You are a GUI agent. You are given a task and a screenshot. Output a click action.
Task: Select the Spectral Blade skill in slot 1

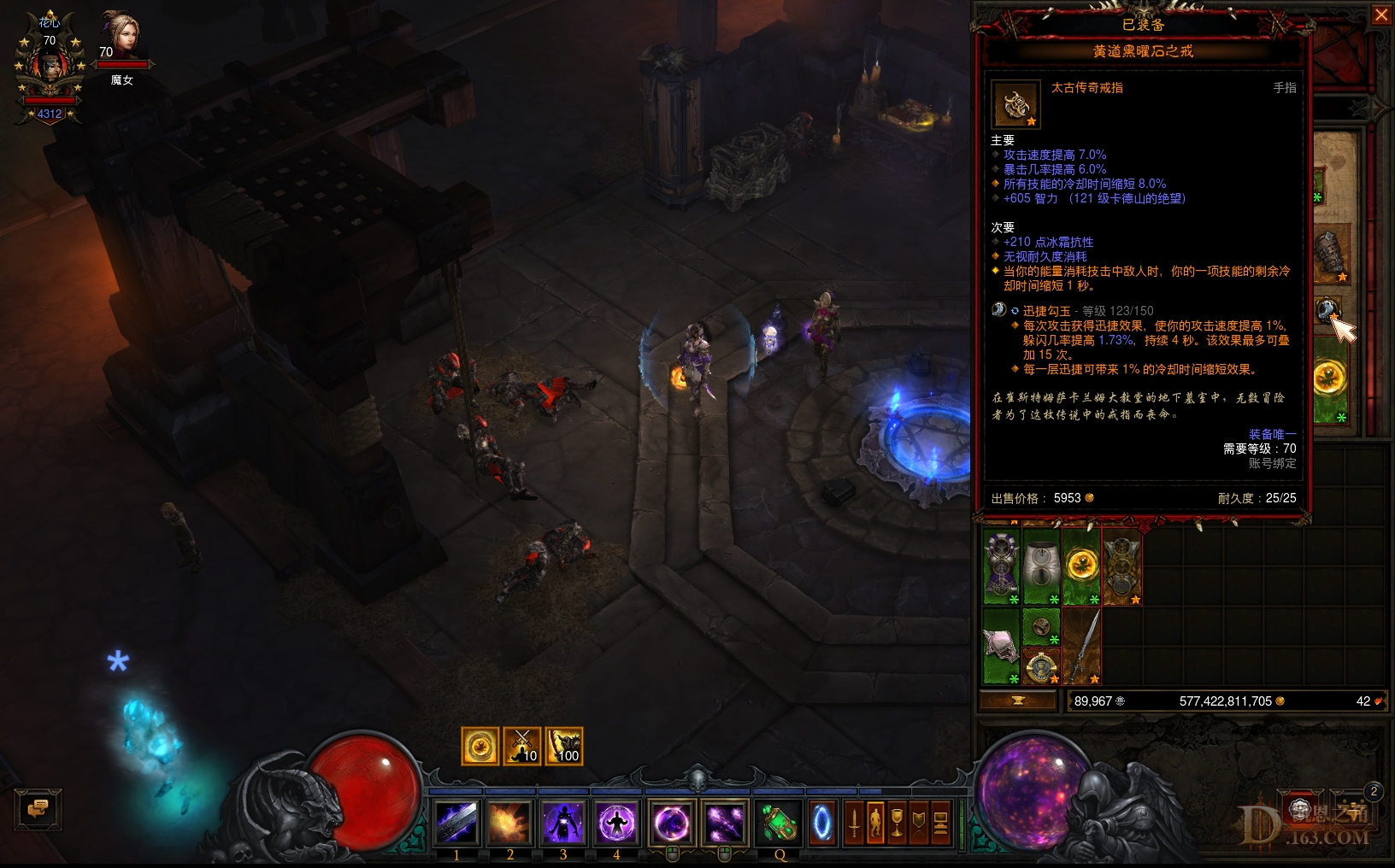click(457, 822)
